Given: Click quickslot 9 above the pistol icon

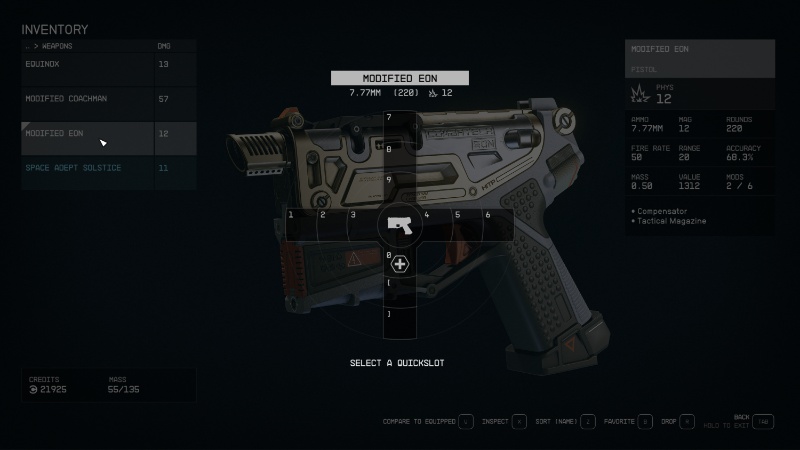Looking at the screenshot, I should [399, 188].
